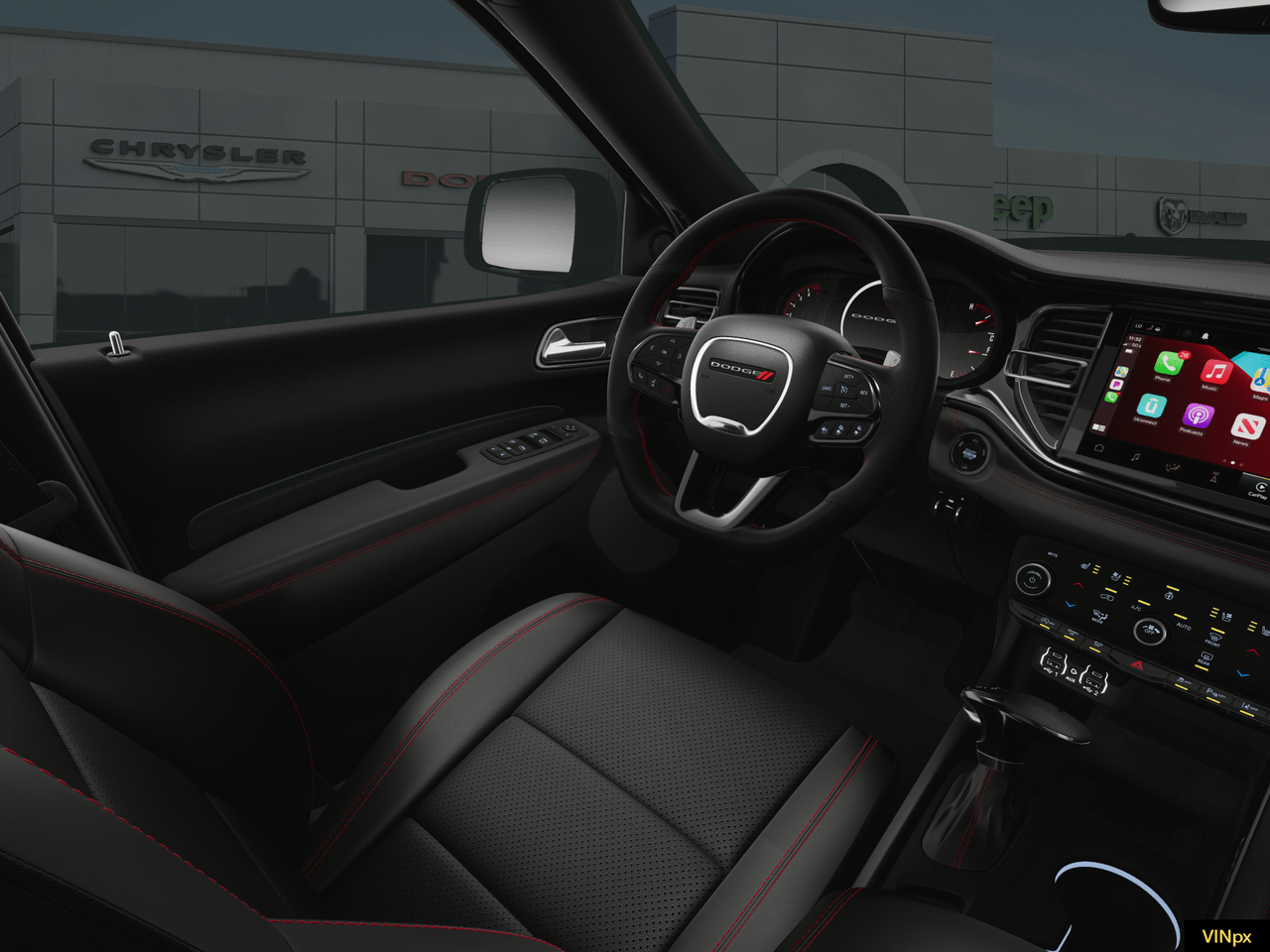Viewport: 1270px width, 952px height.
Task: Switch to the music note tab on screen
Action: click(1135, 458)
